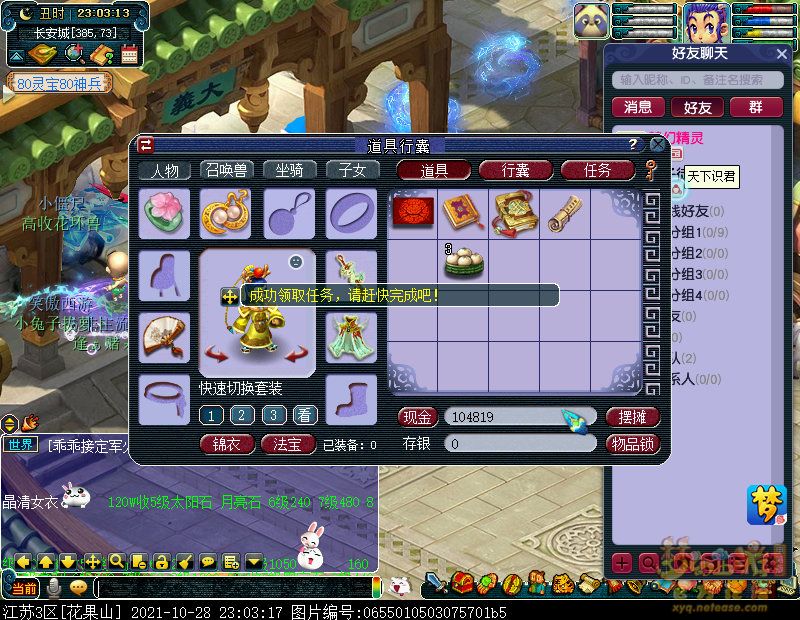Switch to the 群 group tab
Image resolution: width=800 pixels, height=620 pixels.
coord(756,107)
